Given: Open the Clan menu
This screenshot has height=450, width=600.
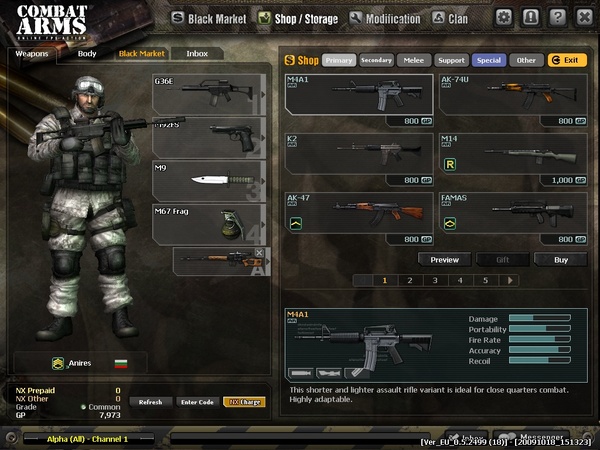Looking at the screenshot, I should pos(451,18).
